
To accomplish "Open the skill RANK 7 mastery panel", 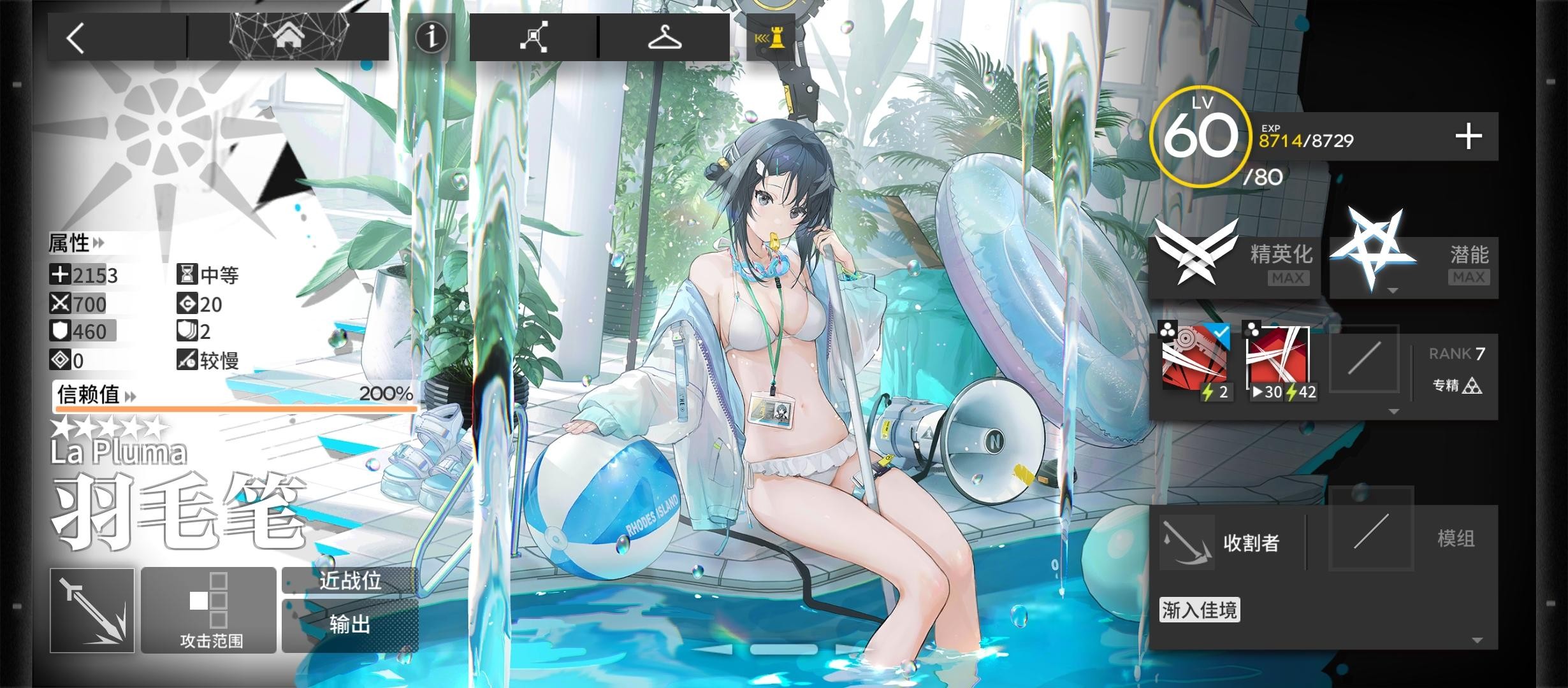I will 1456,370.
